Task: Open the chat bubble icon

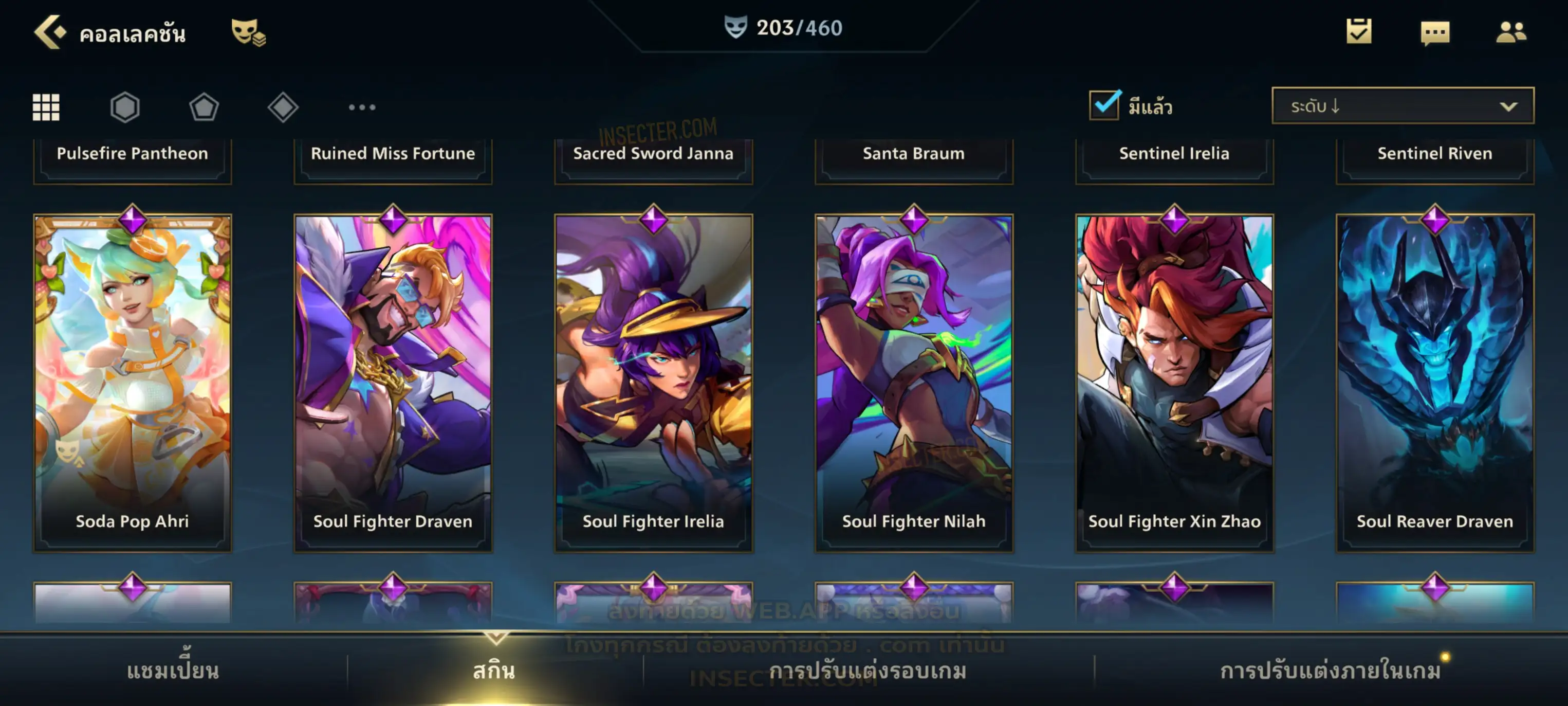Action: (x=1435, y=32)
